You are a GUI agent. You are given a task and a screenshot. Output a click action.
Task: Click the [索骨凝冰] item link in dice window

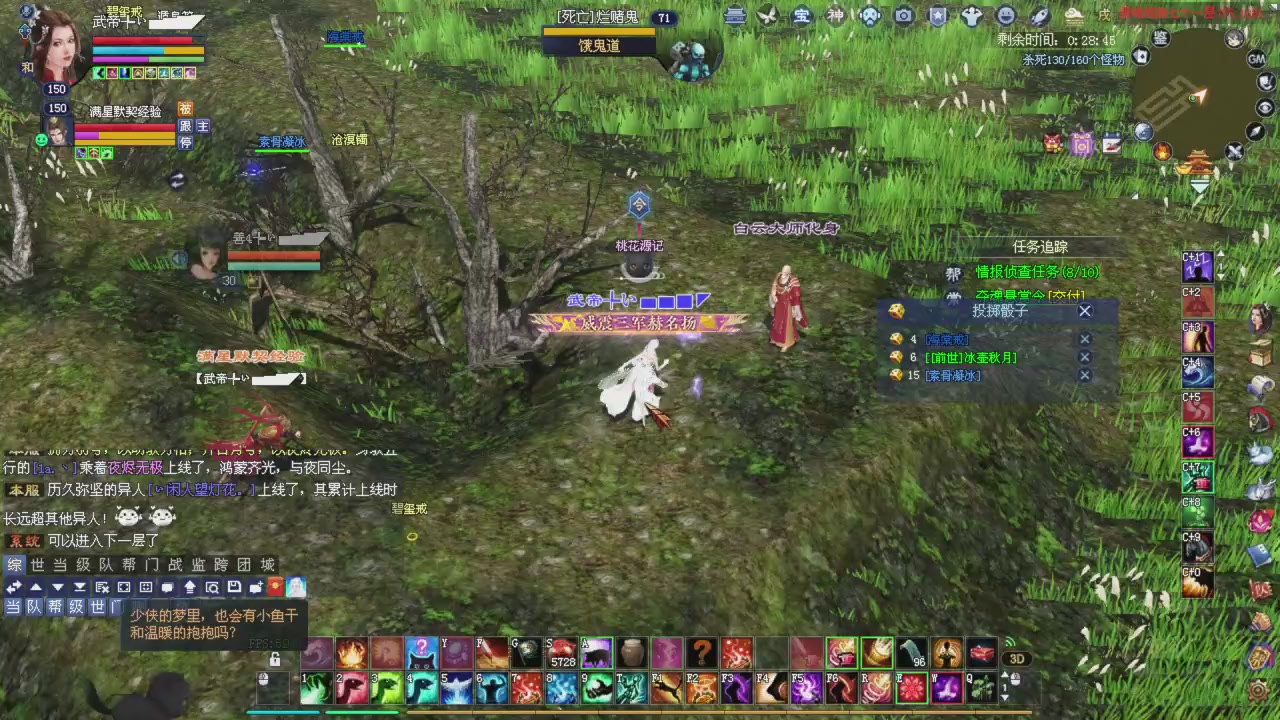tap(951, 375)
